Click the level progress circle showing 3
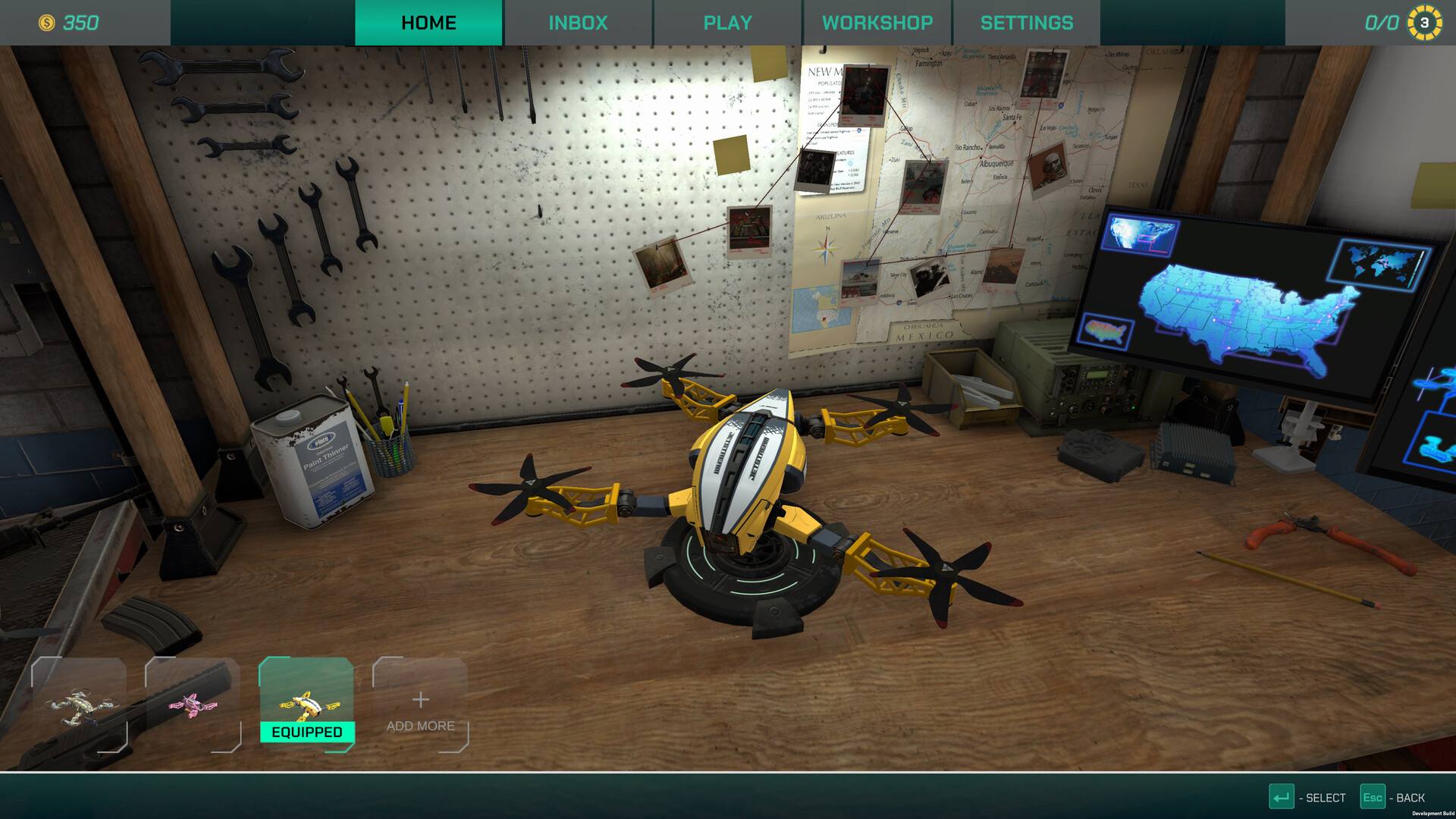This screenshot has height=819, width=1456. pyautogui.click(x=1423, y=23)
